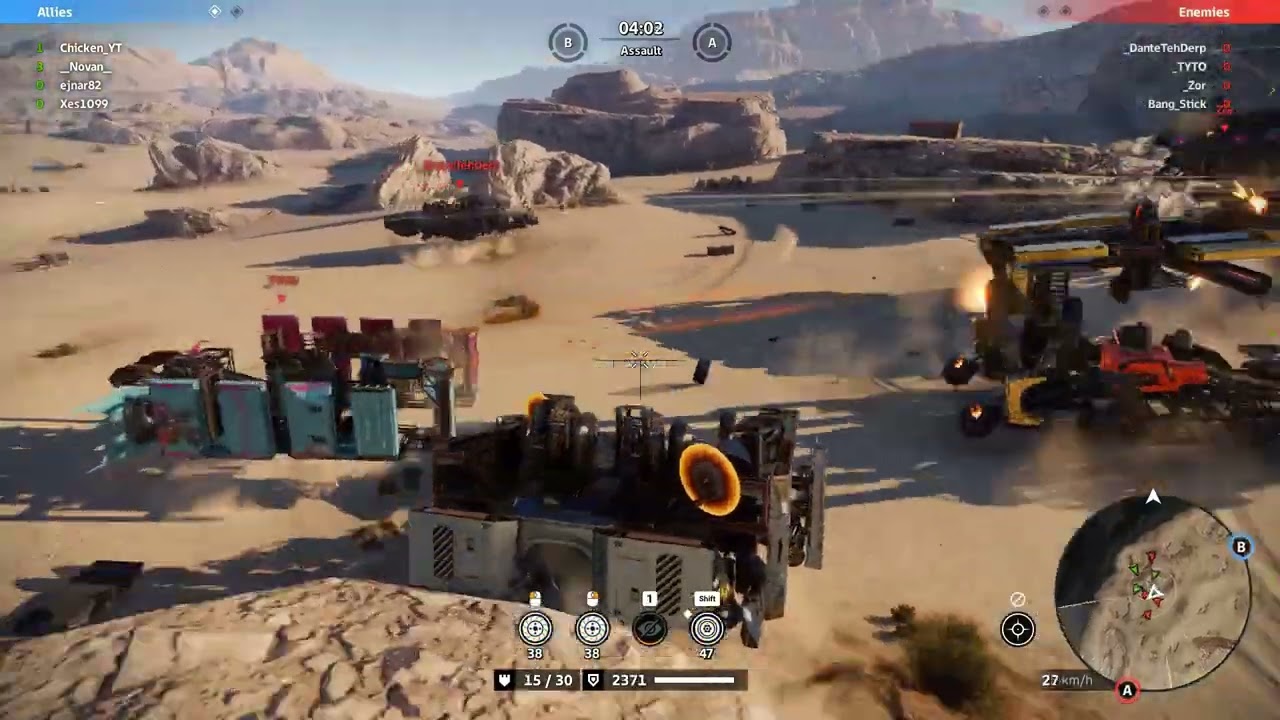
Task: Select ally player ejnar82
Action: [80, 85]
